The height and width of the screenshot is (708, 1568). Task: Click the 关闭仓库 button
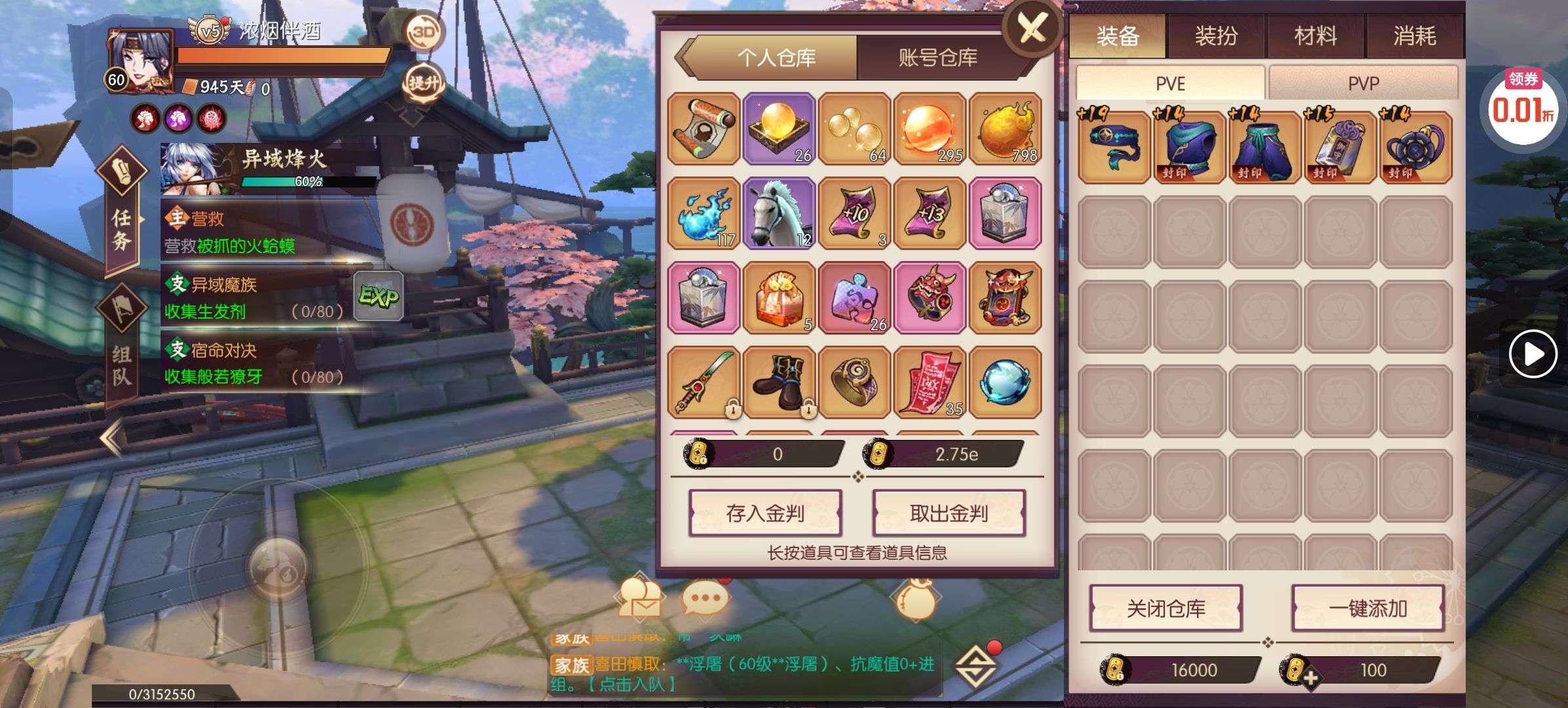[x=1166, y=608]
